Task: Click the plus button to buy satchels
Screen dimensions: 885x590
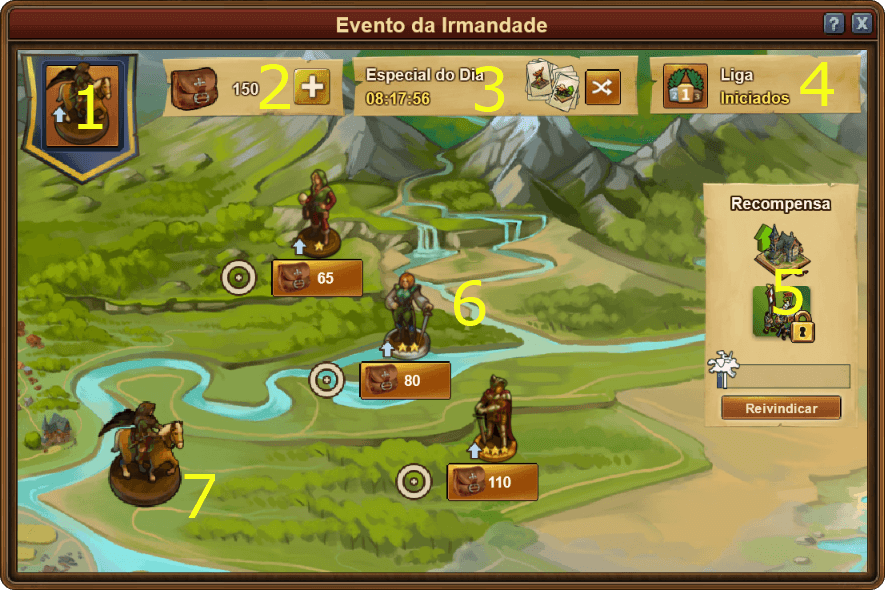Action: click(312, 87)
